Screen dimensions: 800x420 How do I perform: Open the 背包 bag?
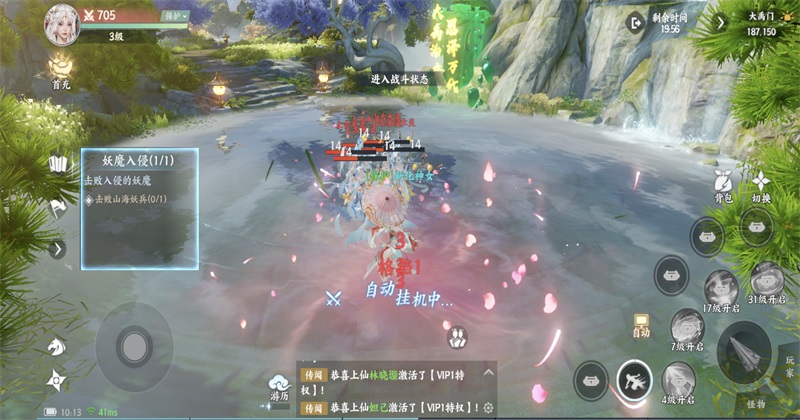pos(725,184)
